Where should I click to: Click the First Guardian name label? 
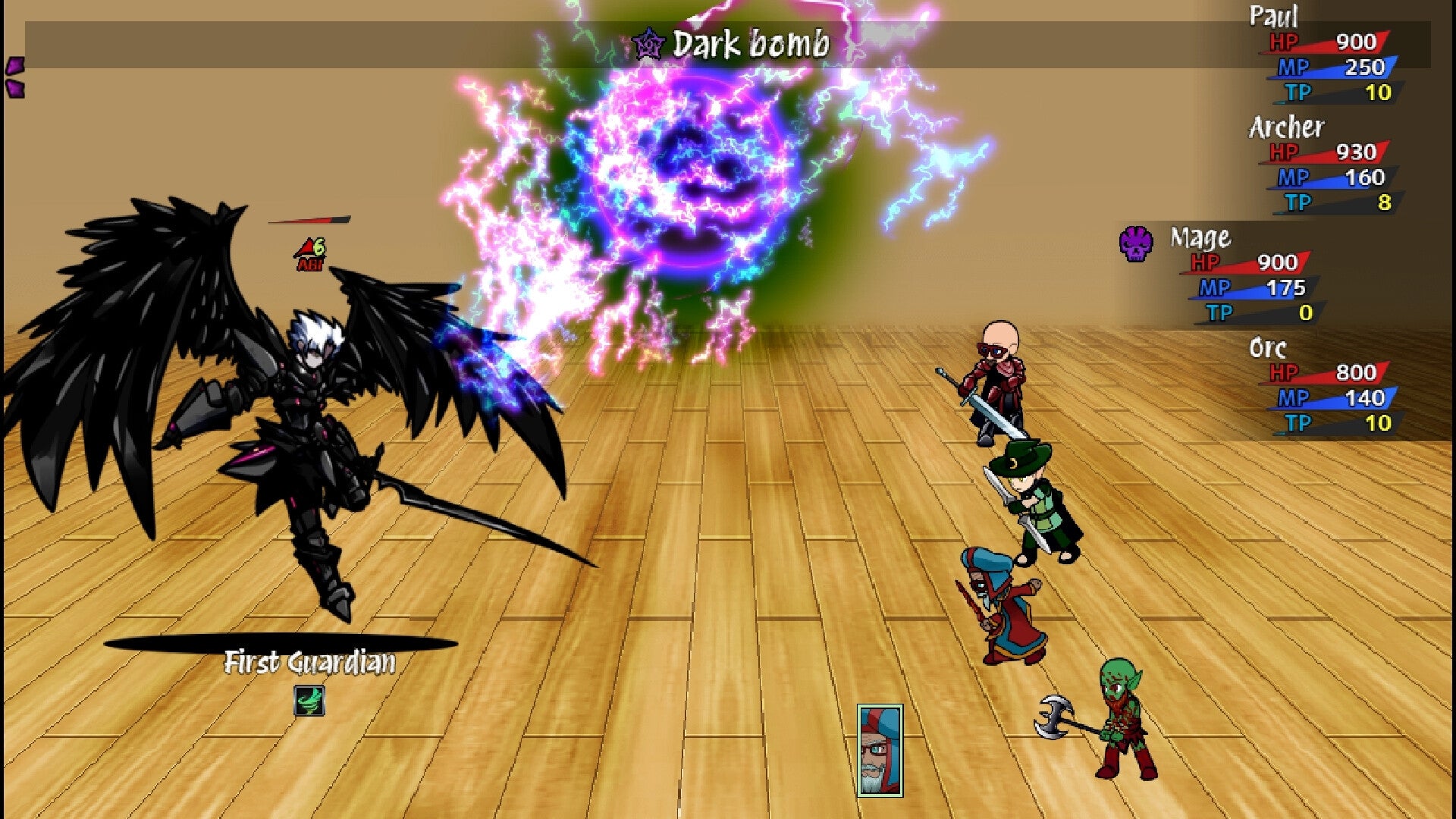310,661
